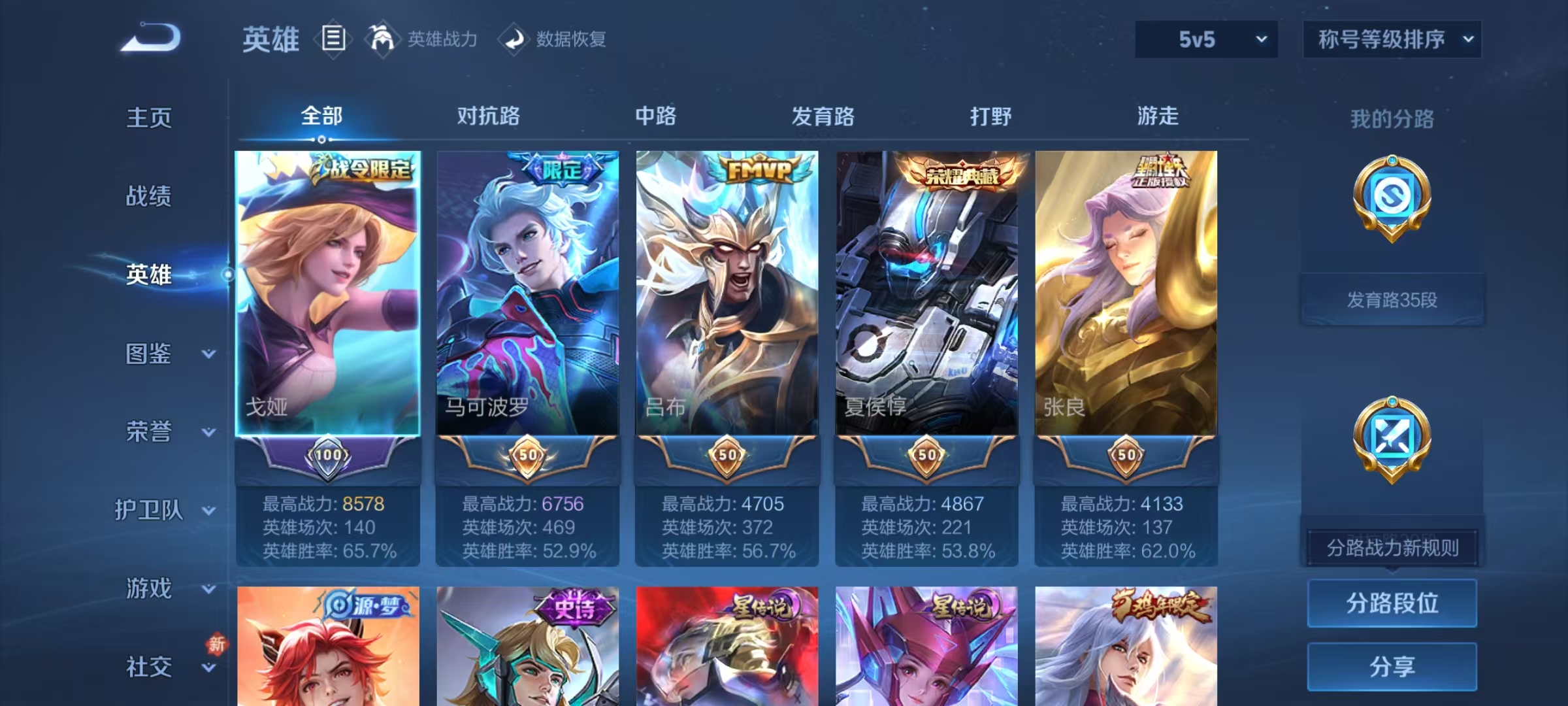Viewport: 1568px width, 706px height.
Task: Switch to the 对抗路 tab
Action: [x=490, y=116]
